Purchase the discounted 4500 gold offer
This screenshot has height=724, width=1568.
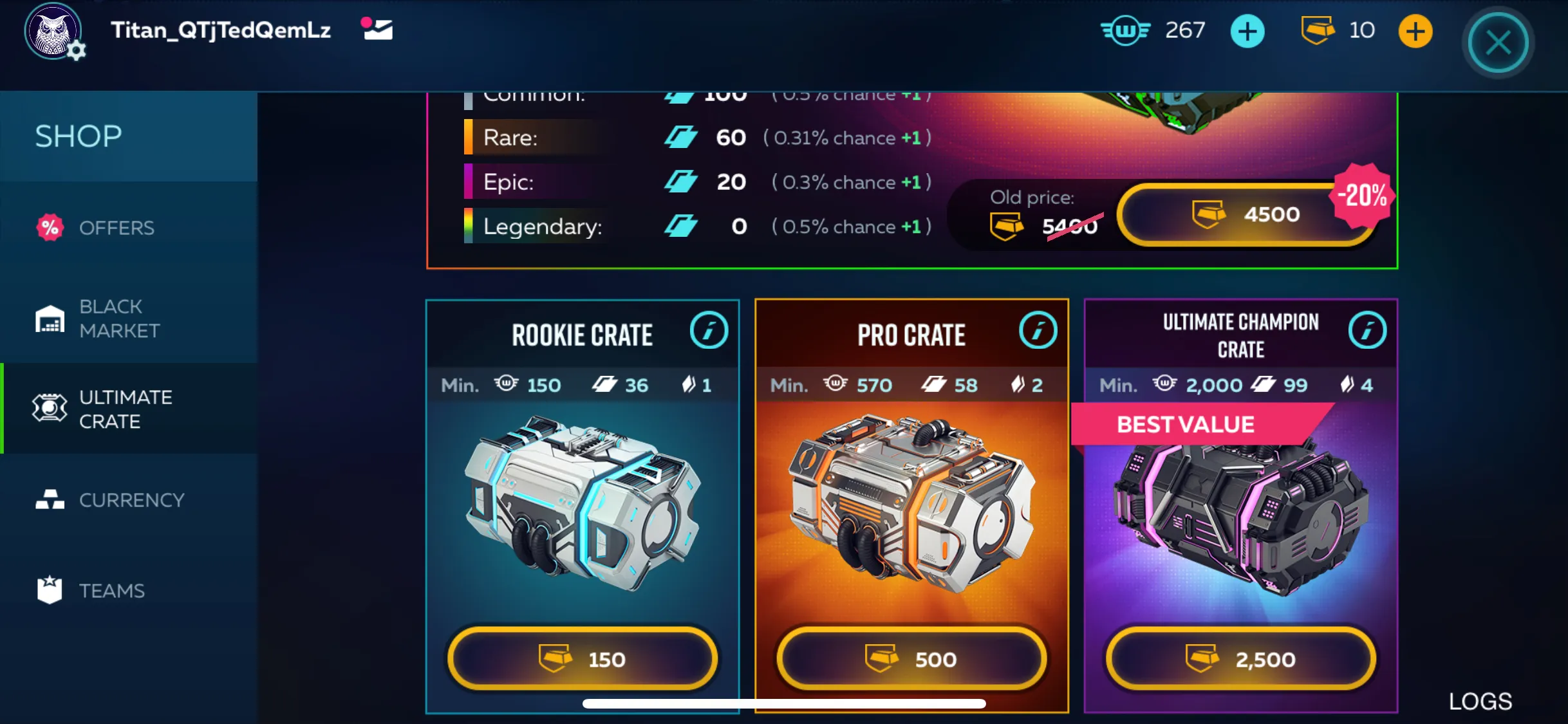click(x=1246, y=214)
